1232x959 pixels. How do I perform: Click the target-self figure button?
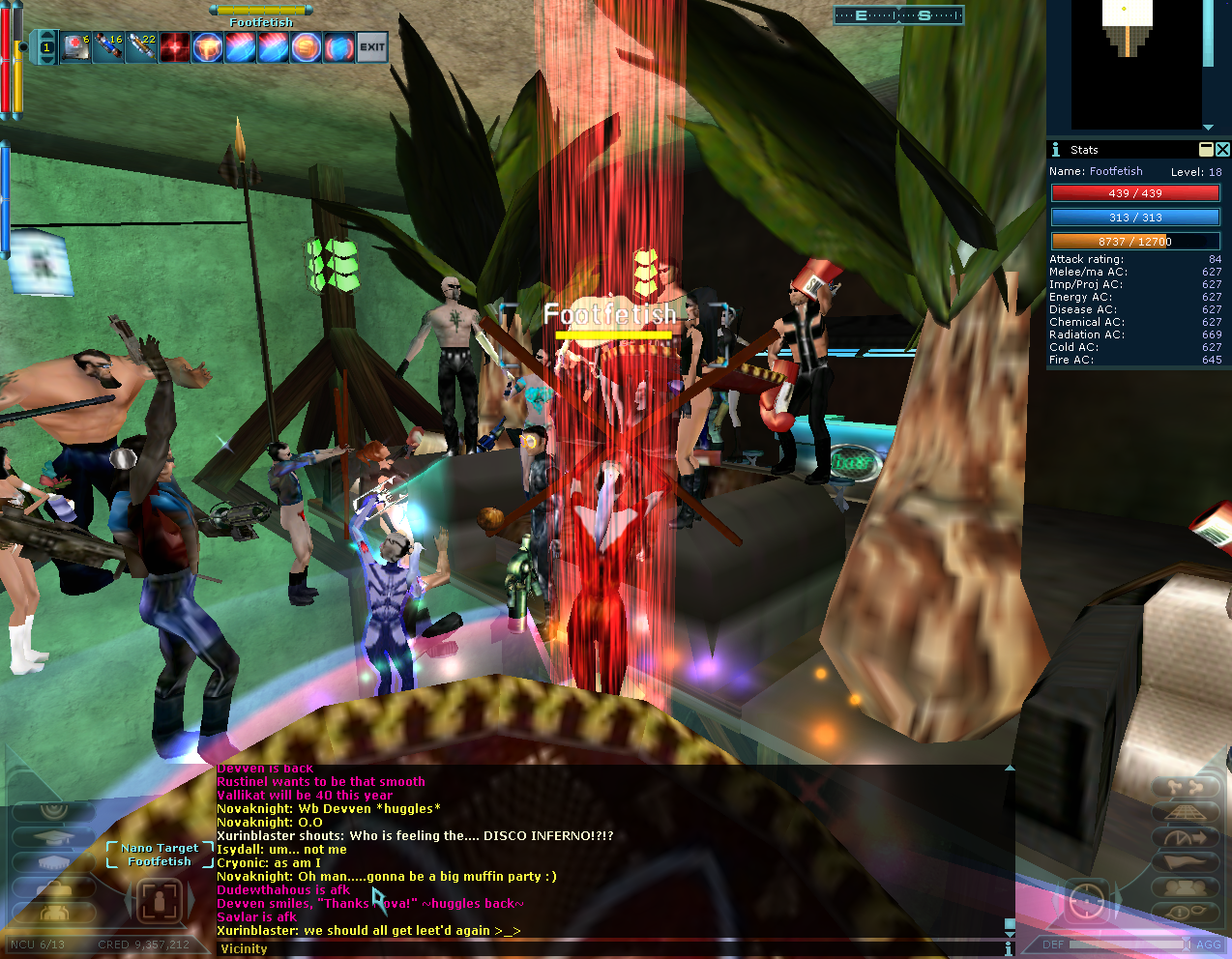click(161, 901)
